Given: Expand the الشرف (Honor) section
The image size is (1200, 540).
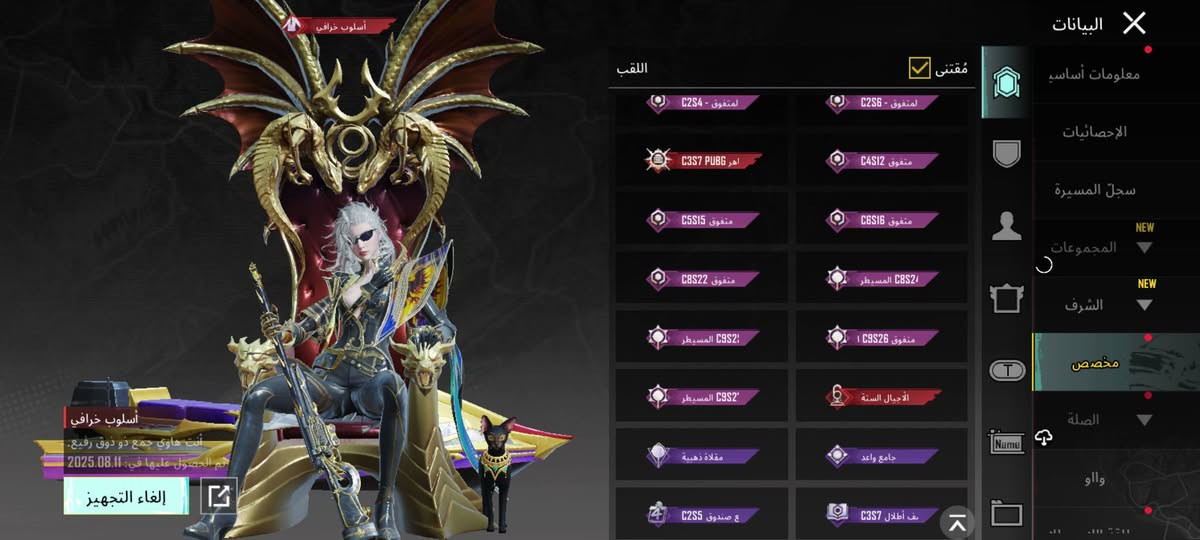Looking at the screenshot, I should (1100, 305).
